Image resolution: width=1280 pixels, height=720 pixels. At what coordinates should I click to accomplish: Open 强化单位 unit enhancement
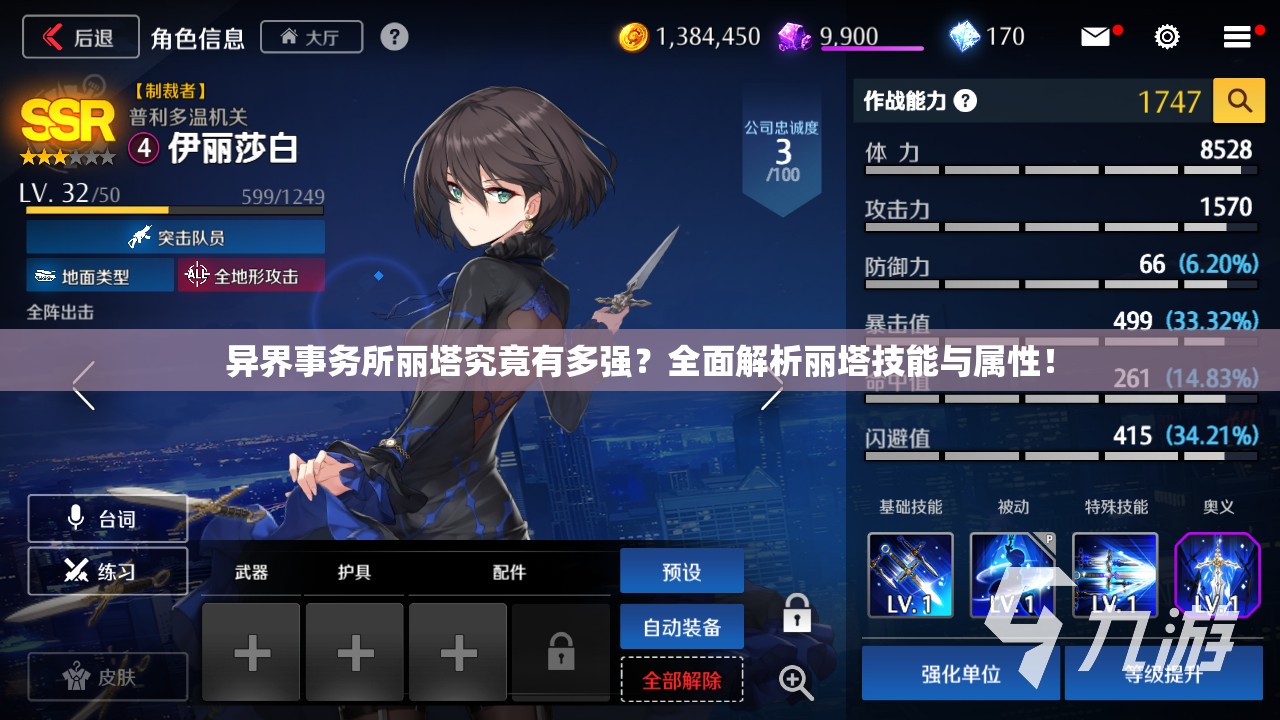point(960,673)
